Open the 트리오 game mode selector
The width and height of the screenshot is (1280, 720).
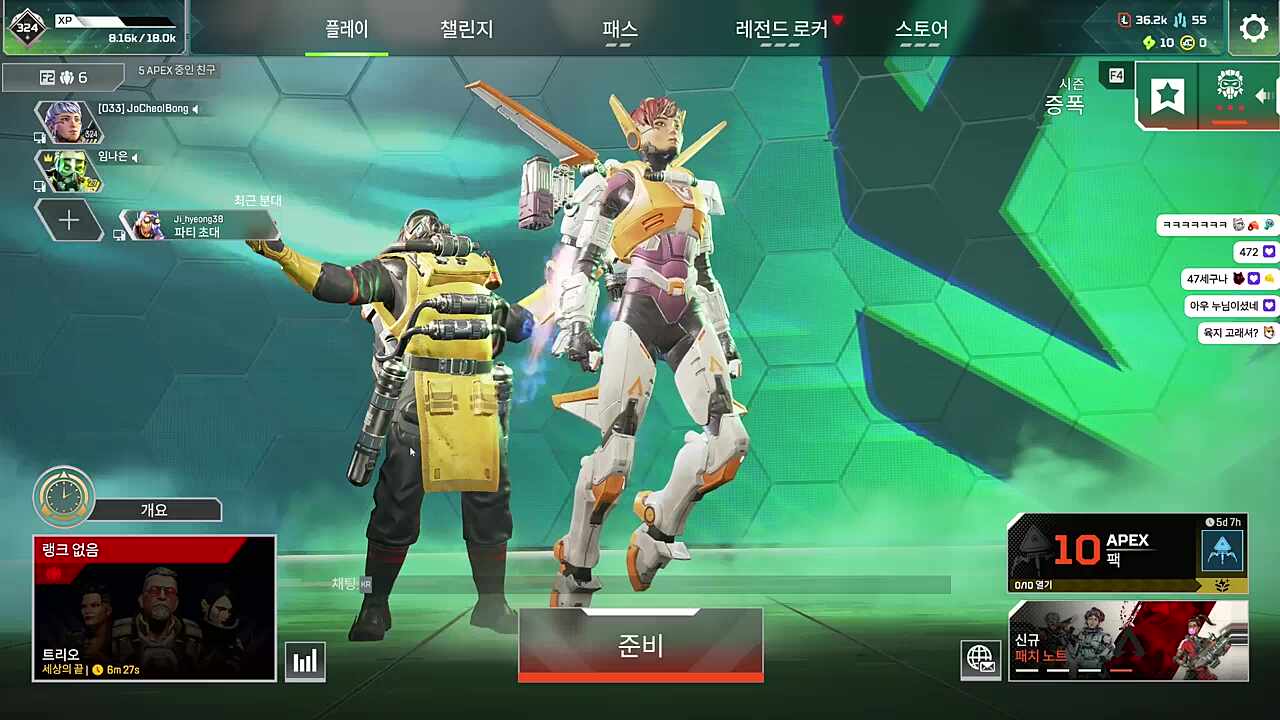pos(154,607)
